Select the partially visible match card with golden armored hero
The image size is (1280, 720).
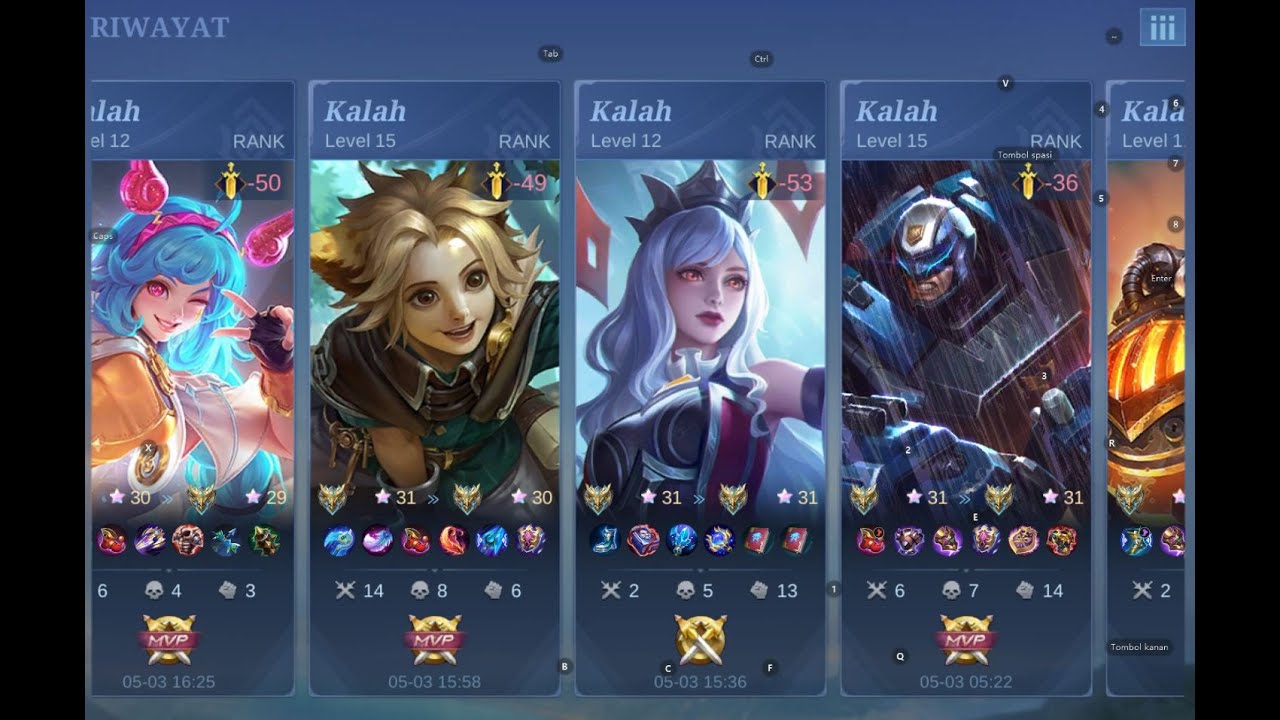click(x=1146, y=388)
